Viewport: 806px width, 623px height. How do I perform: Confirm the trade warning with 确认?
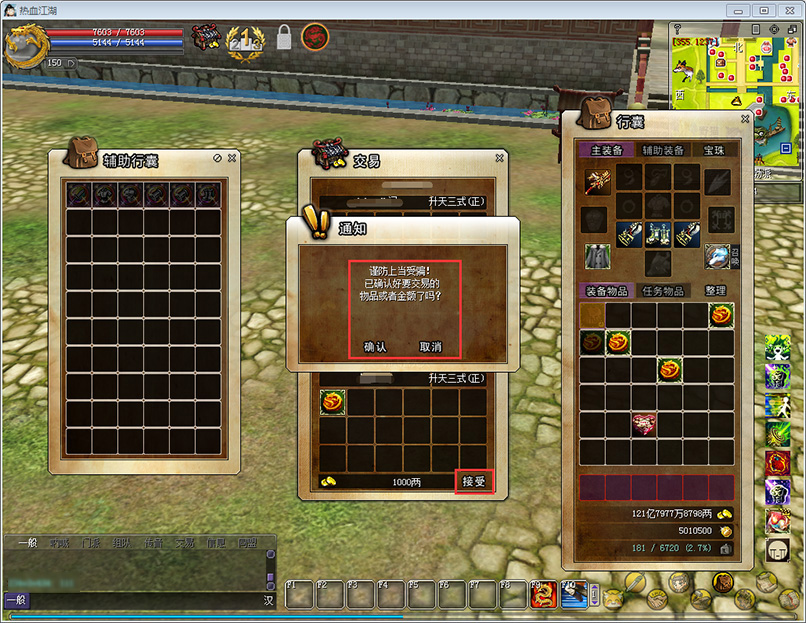[375, 347]
